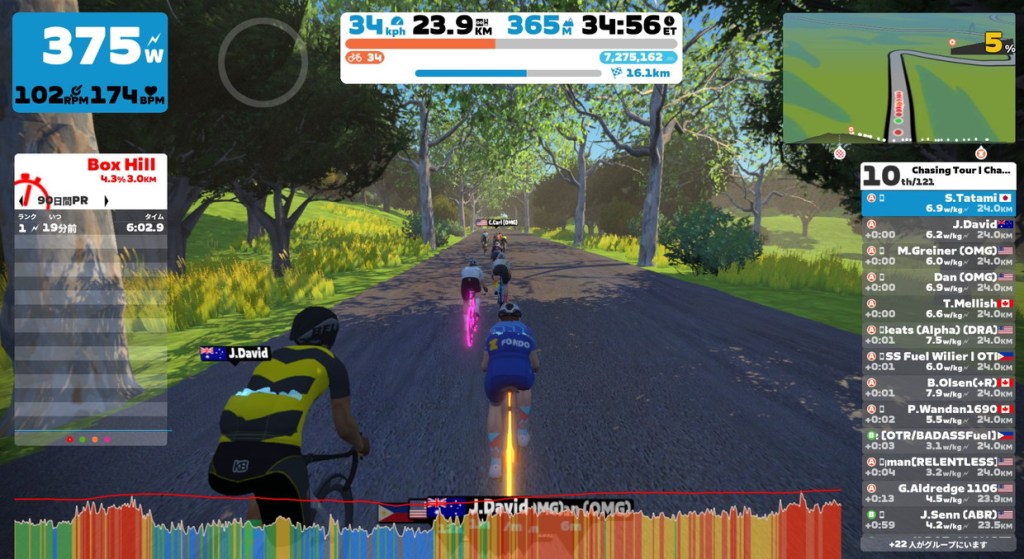1024x559 pixels.
Task: Select S.Tatami row in the rider list
Action: [938, 203]
